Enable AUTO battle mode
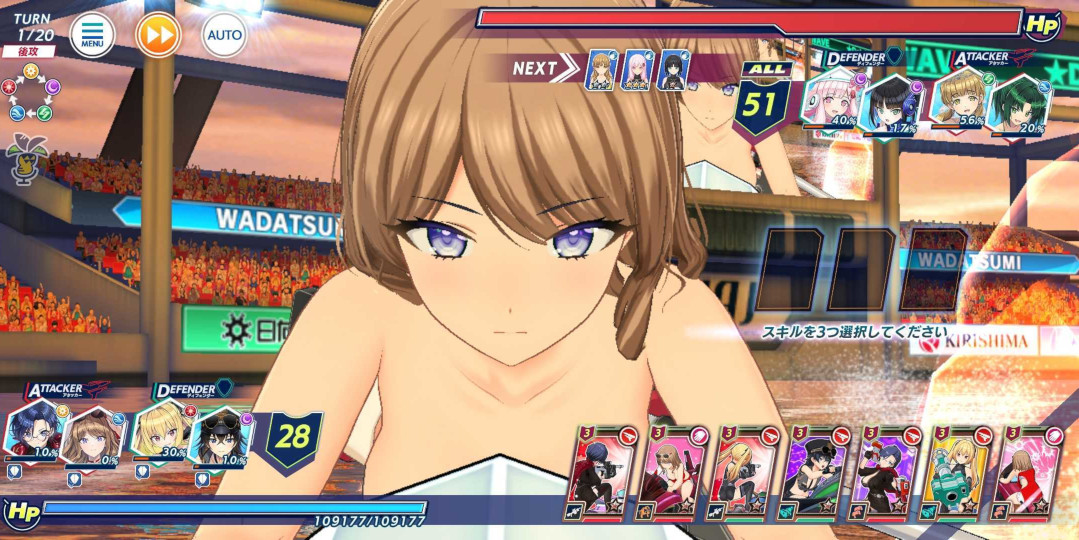This screenshot has width=1079, height=540. (x=224, y=36)
